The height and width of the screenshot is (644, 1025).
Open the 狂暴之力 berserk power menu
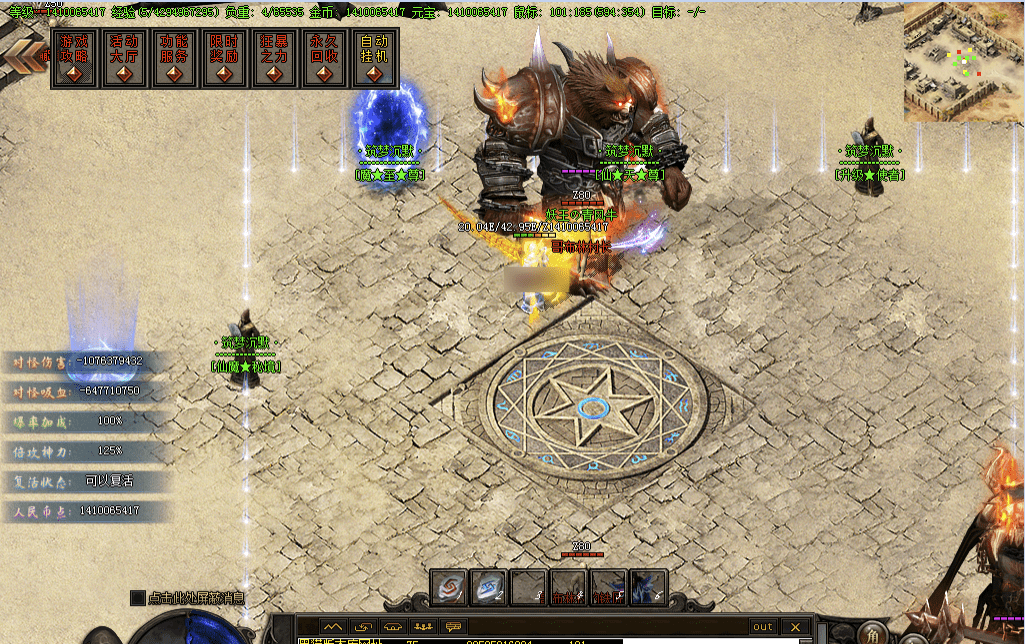coord(275,58)
